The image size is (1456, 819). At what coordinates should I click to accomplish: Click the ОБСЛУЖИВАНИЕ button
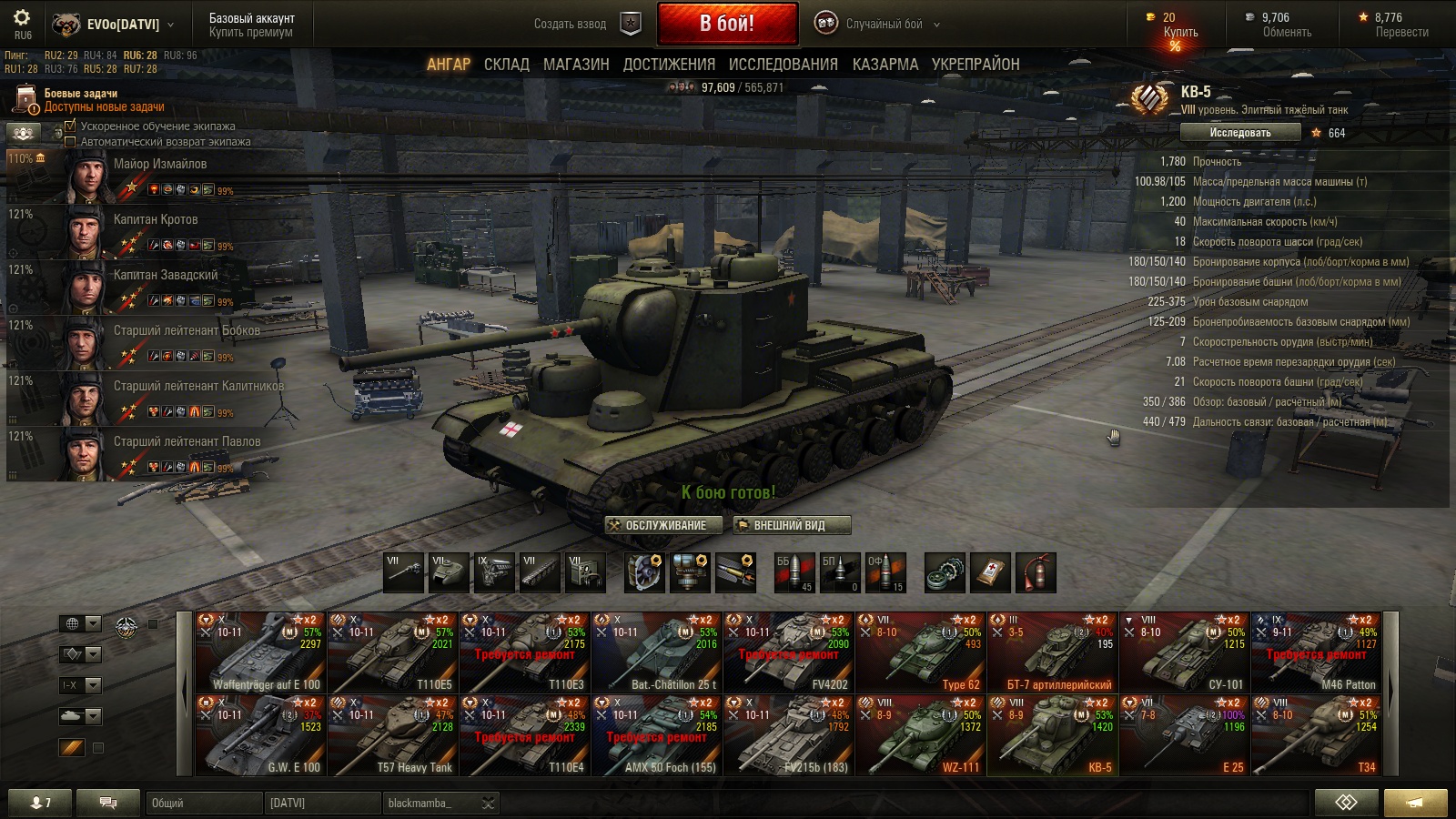pos(664,525)
